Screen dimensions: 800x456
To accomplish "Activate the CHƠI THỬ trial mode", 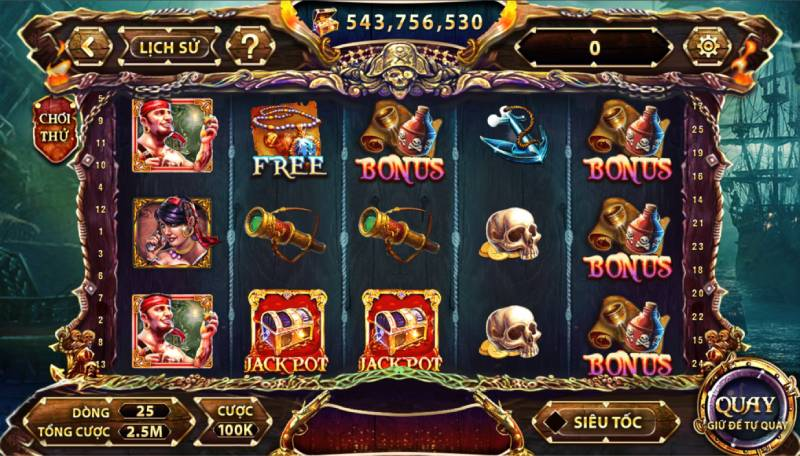I will pos(55,127).
